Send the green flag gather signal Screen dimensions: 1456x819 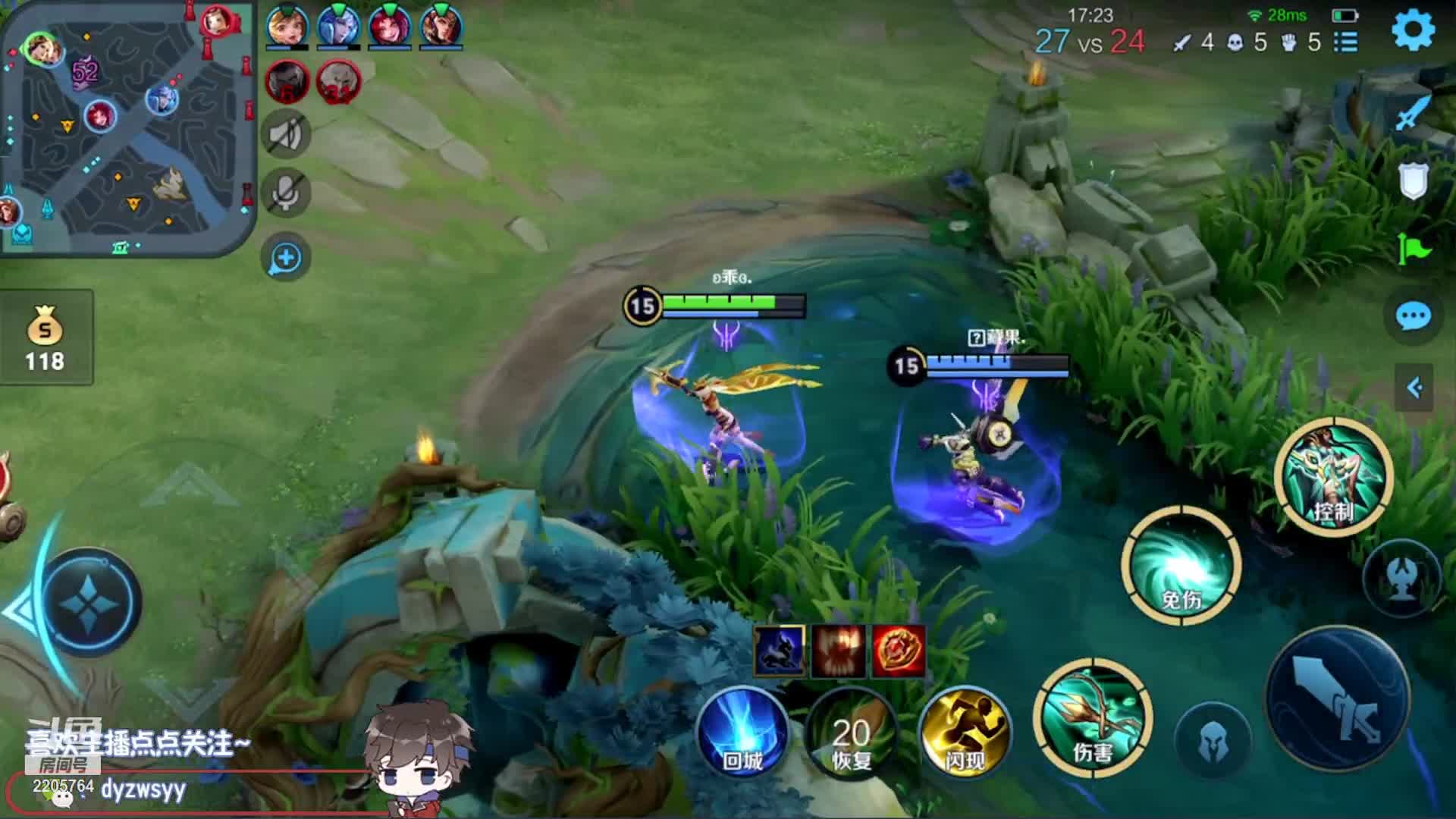[x=1413, y=247]
